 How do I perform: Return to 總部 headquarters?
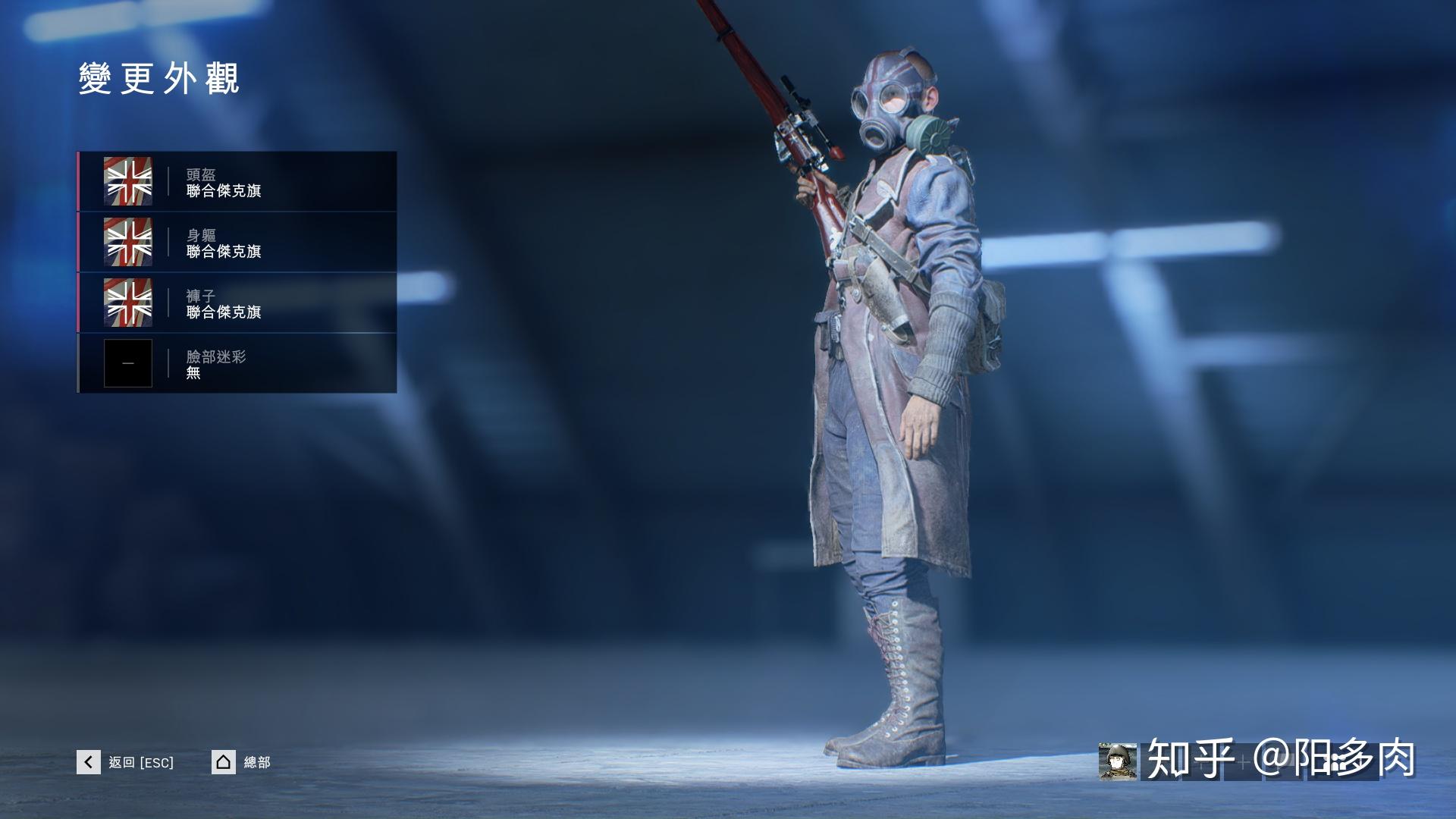241,762
